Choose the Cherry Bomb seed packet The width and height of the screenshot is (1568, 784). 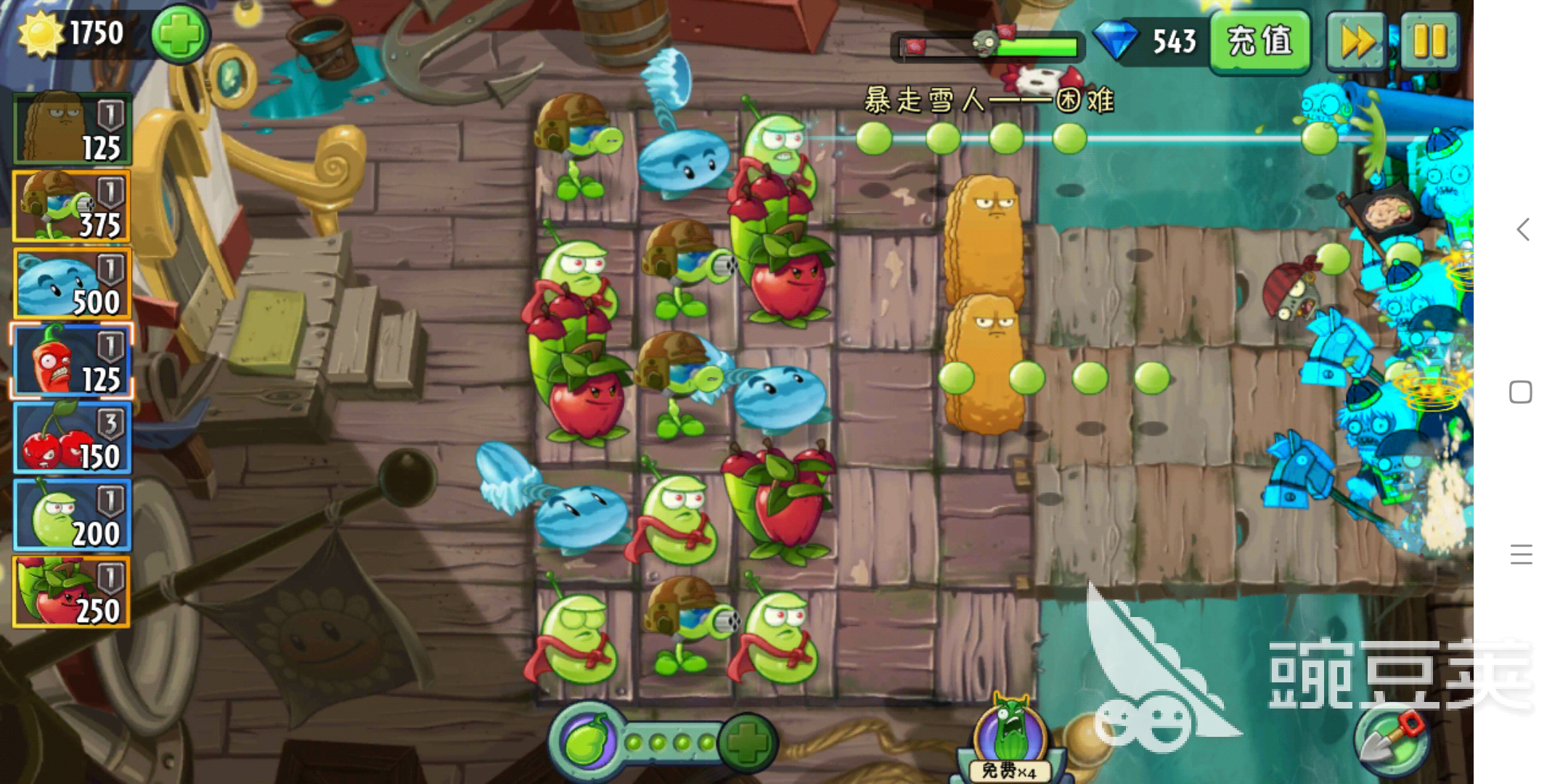click(x=72, y=438)
